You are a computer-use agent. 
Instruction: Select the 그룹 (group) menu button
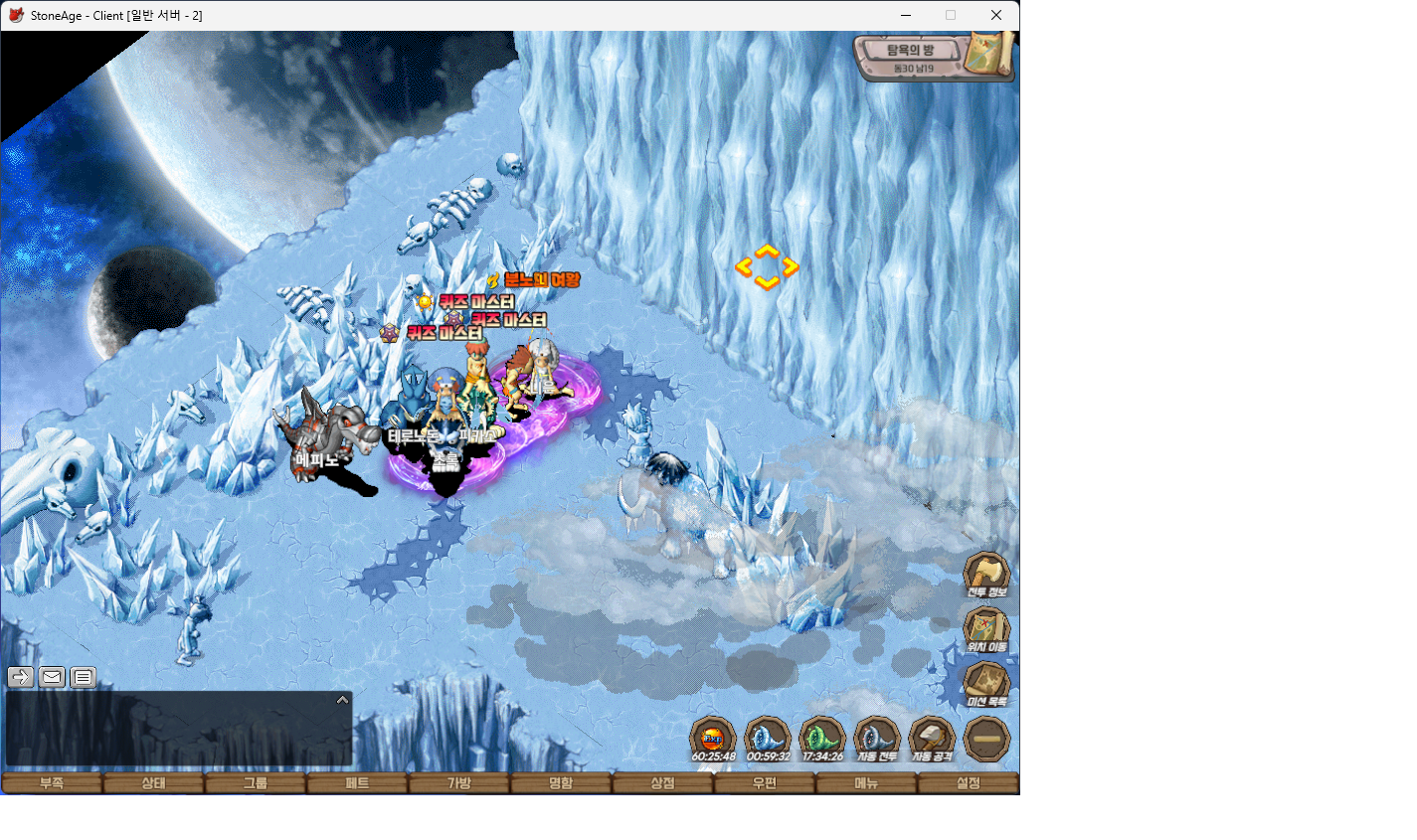pyautogui.click(x=256, y=783)
